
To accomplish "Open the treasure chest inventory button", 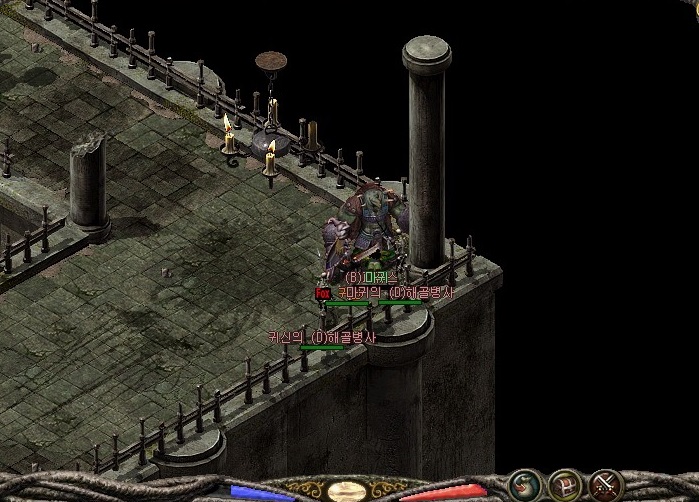I will tap(565, 484).
